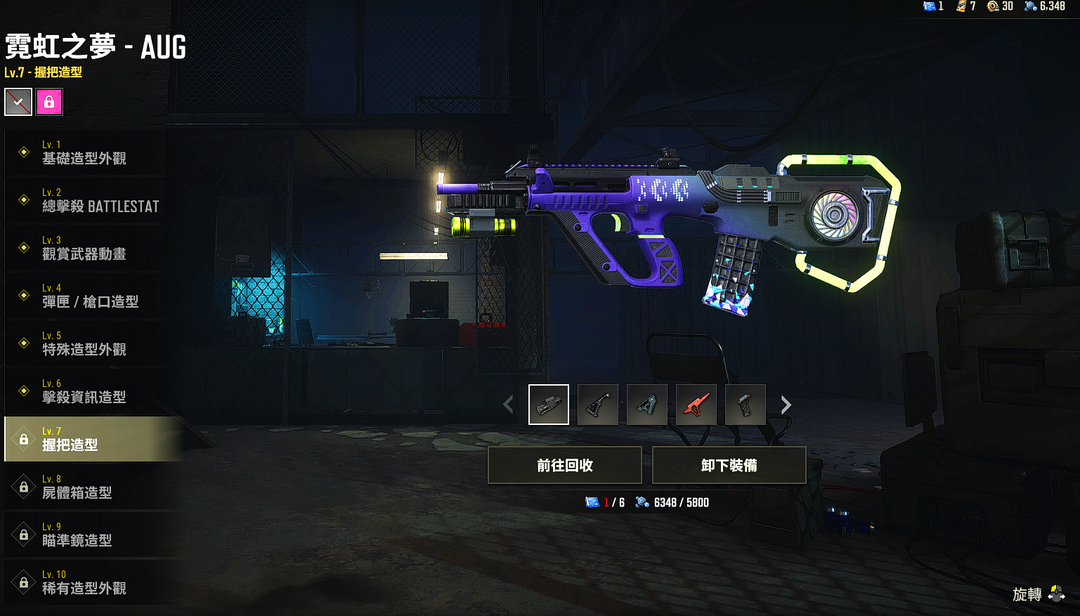Choose locked Lv. 9 瞄準鏡造型 entry
The image size is (1080, 616).
point(90,535)
